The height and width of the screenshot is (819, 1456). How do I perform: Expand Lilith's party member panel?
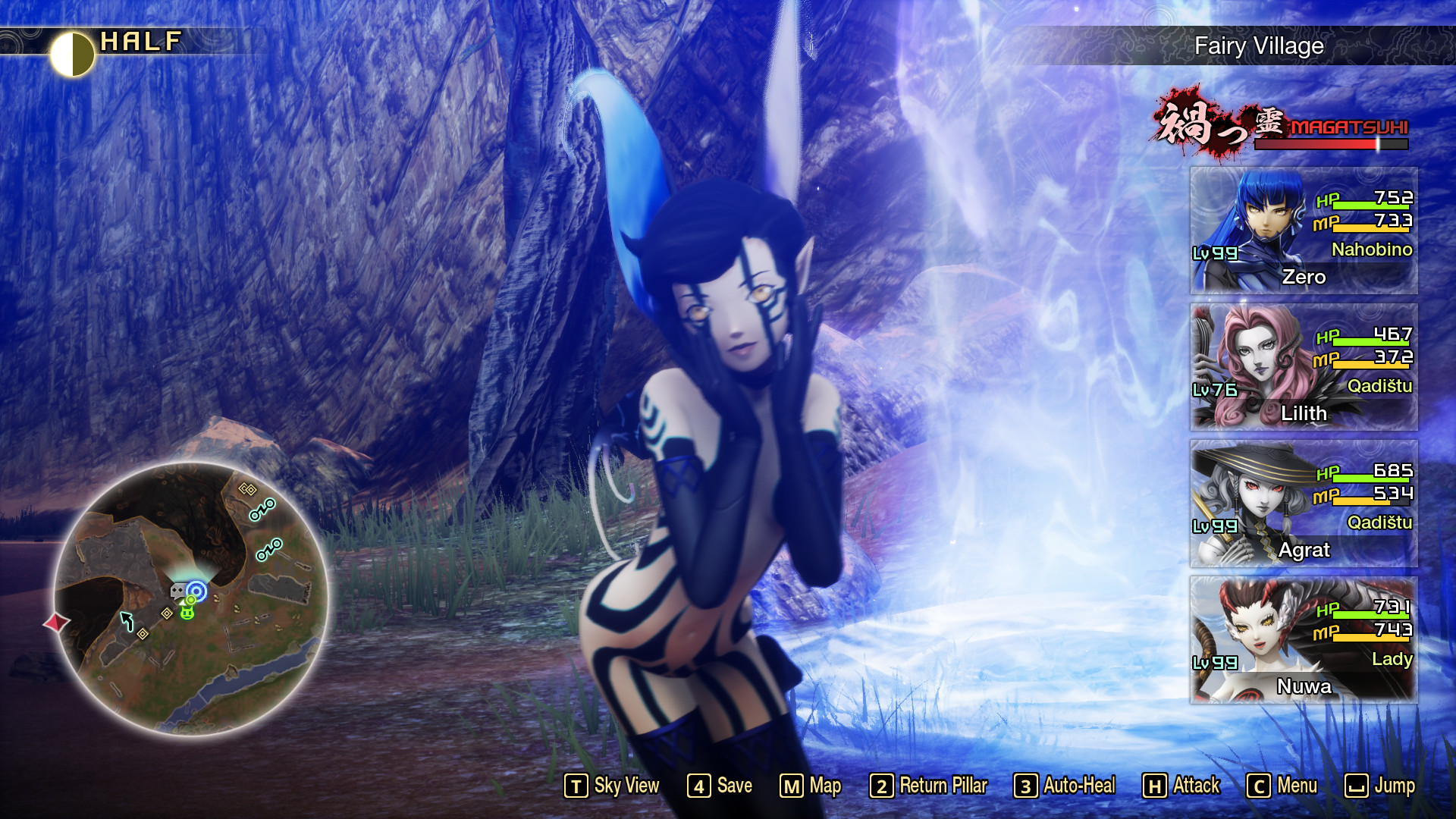coord(1301,368)
